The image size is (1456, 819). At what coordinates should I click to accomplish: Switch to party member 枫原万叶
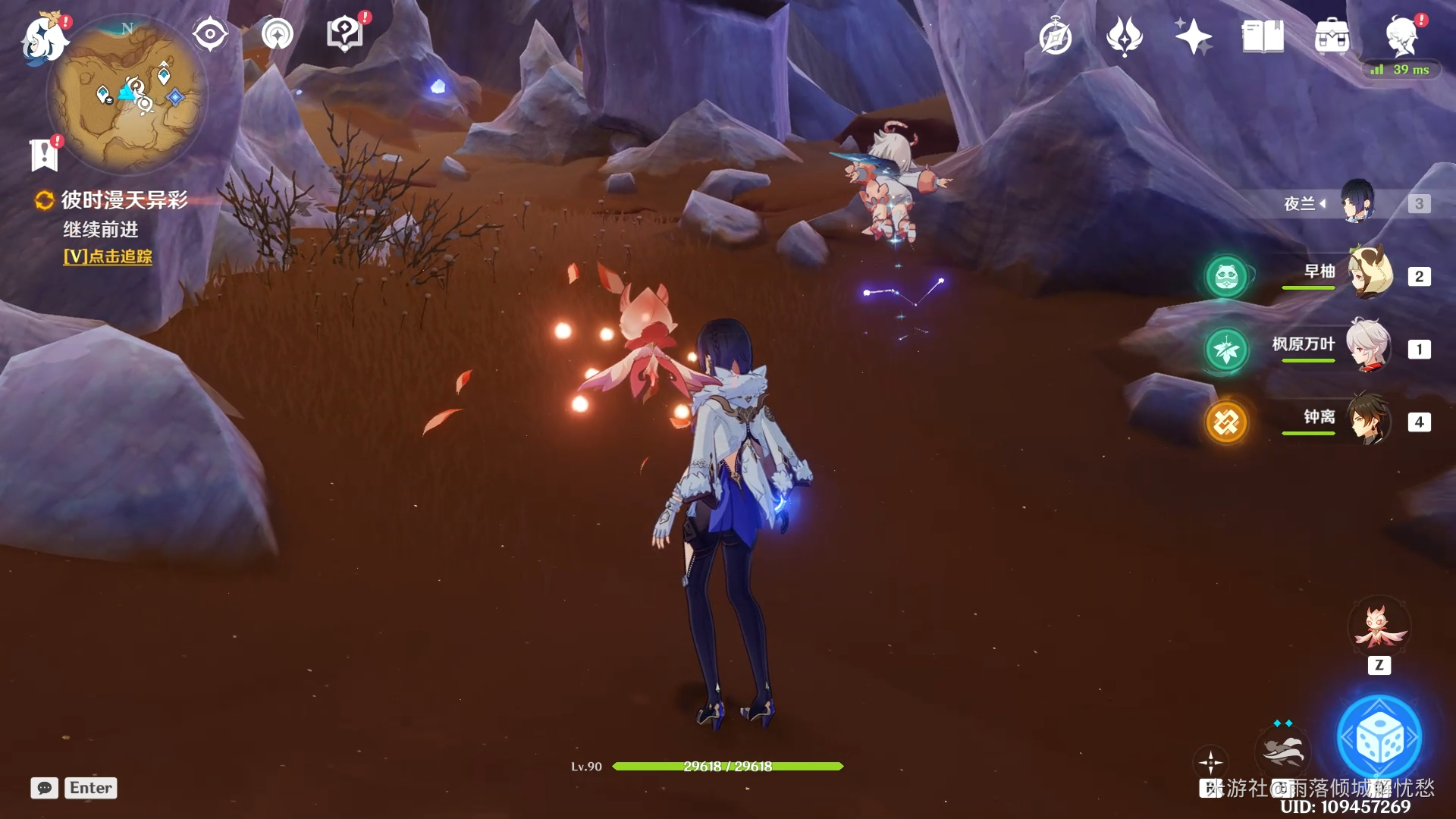[x=1370, y=346]
